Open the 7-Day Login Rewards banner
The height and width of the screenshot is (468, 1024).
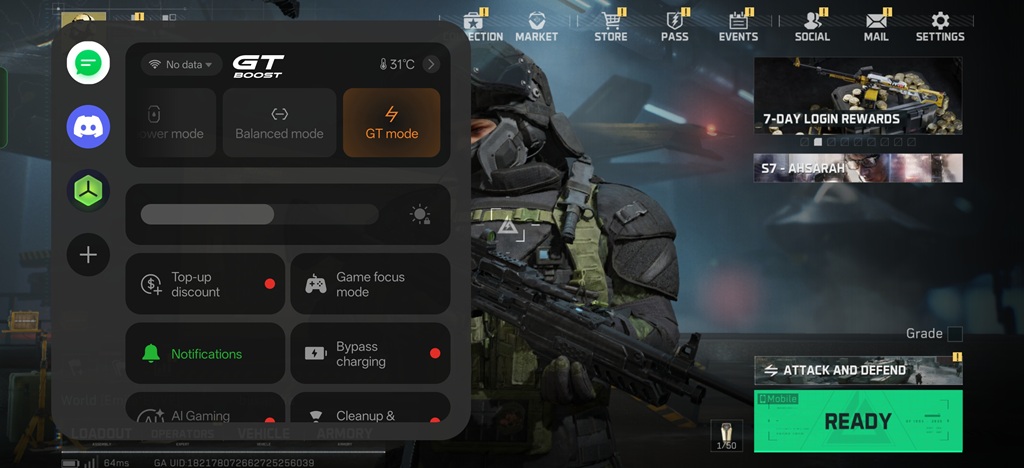pyautogui.click(x=858, y=96)
